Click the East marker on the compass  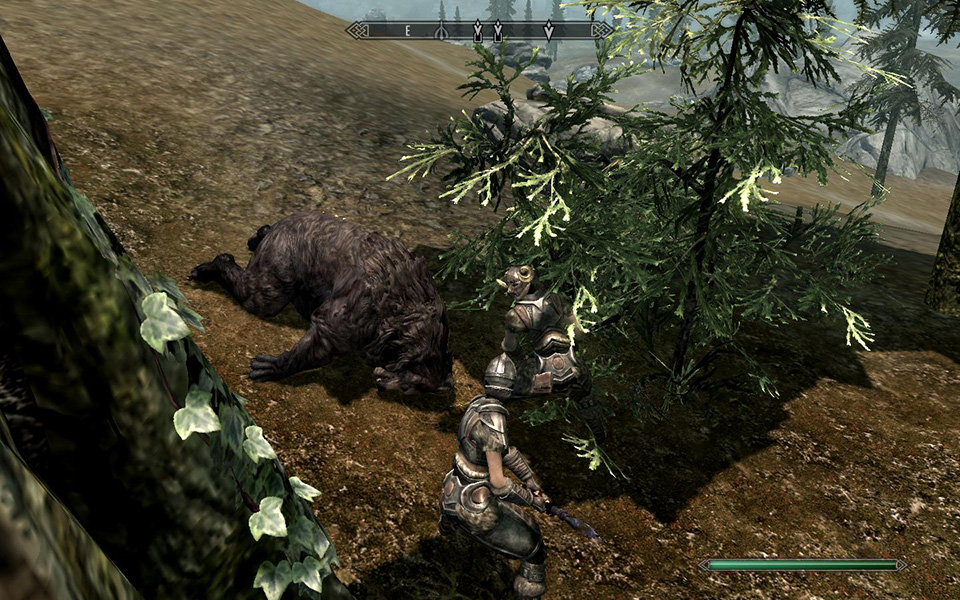[x=408, y=31]
